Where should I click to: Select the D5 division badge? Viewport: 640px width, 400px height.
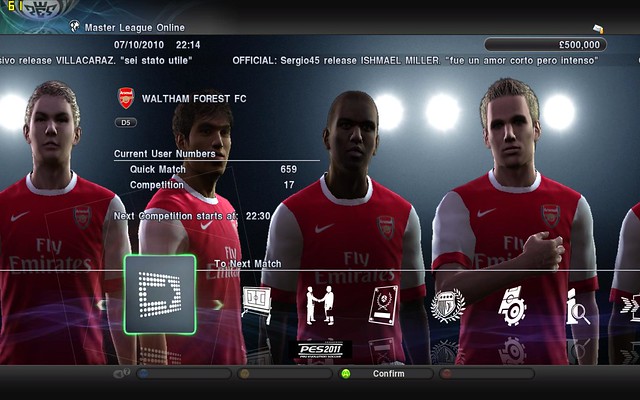coord(127,123)
